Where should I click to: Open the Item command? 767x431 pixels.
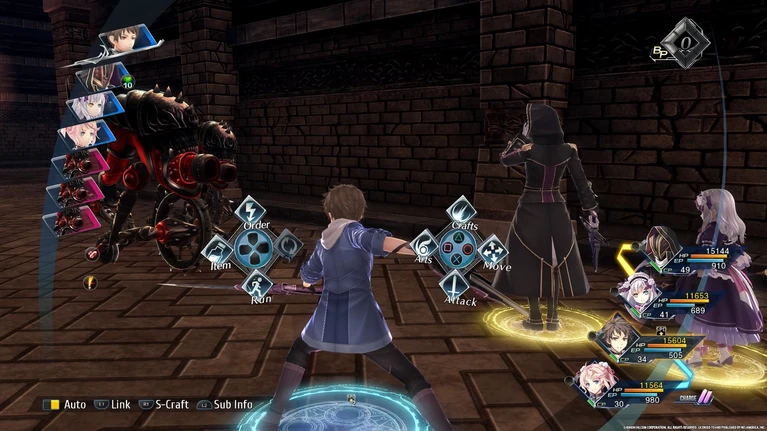coord(218,248)
